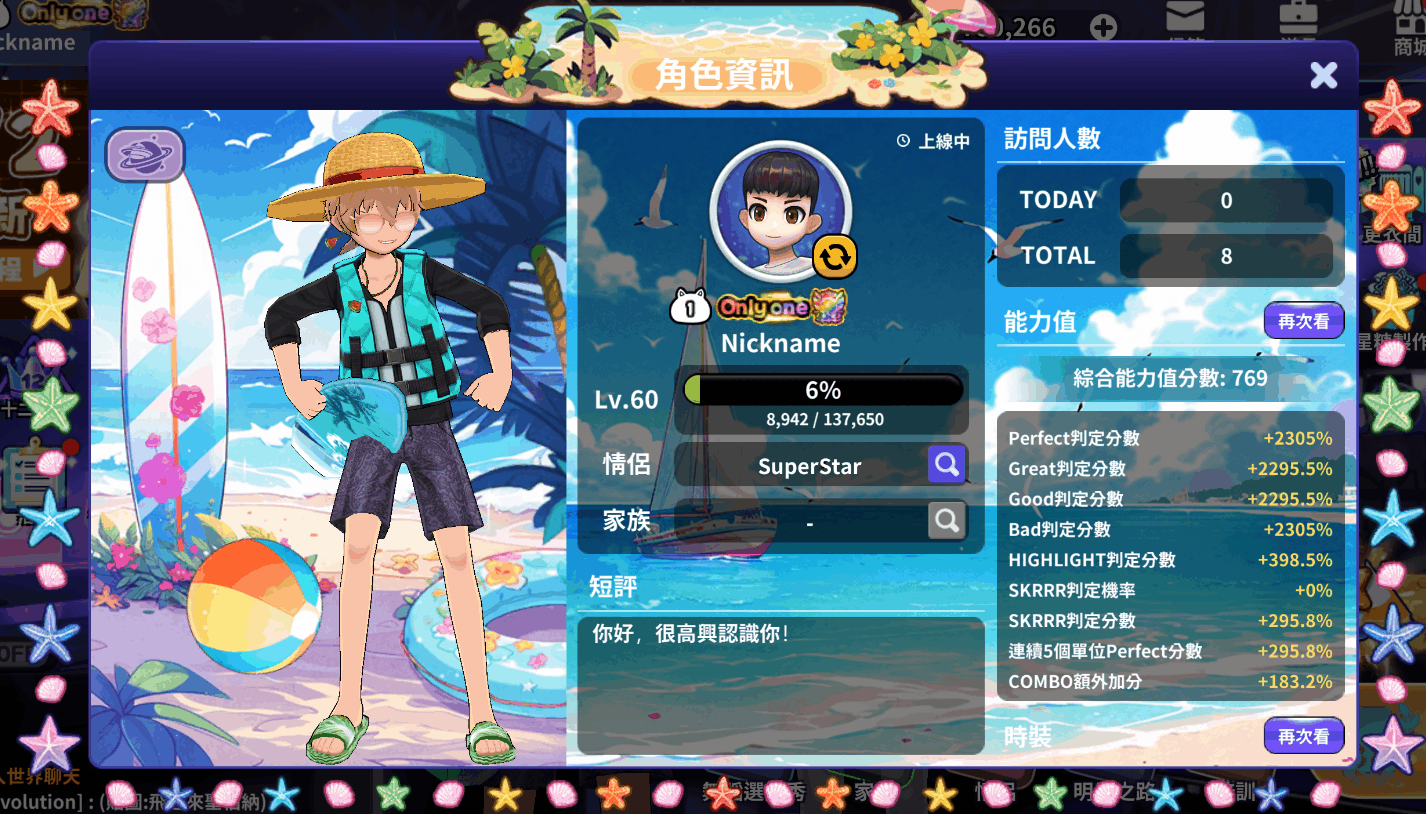Click the plus icon next to currency
The width and height of the screenshot is (1426, 814).
[x=1103, y=28]
